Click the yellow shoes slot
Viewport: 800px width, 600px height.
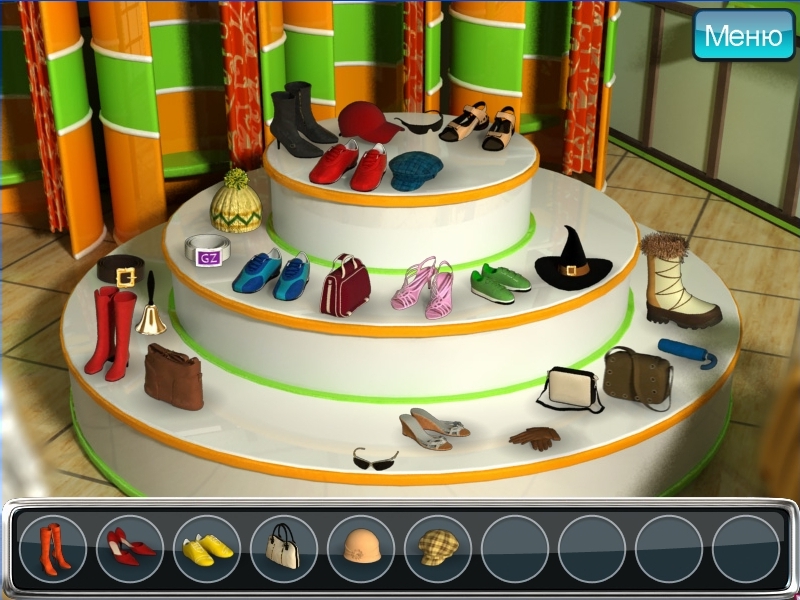pos(207,548)
